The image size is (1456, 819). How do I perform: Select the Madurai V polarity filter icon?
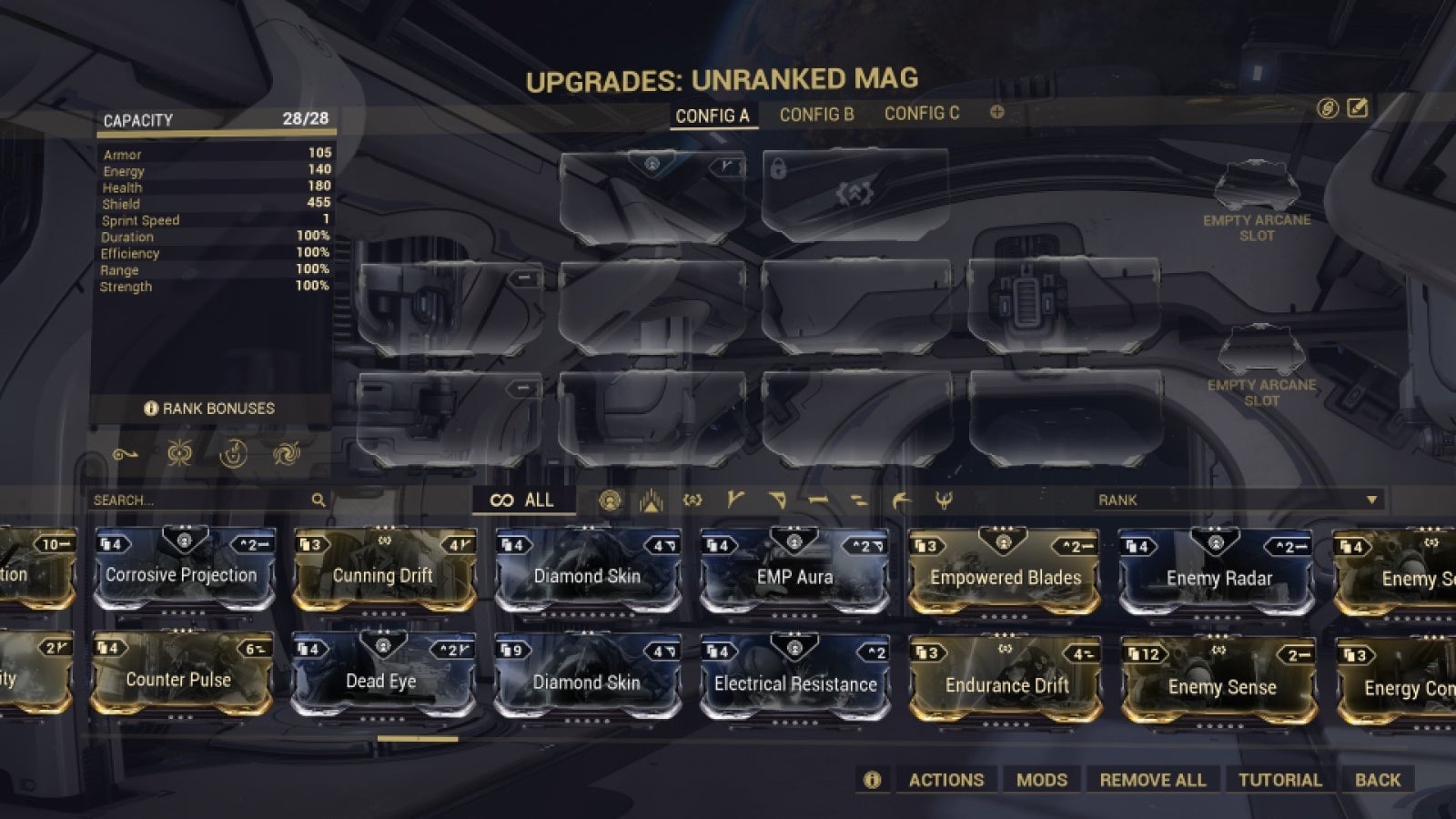tap(736, 500)
